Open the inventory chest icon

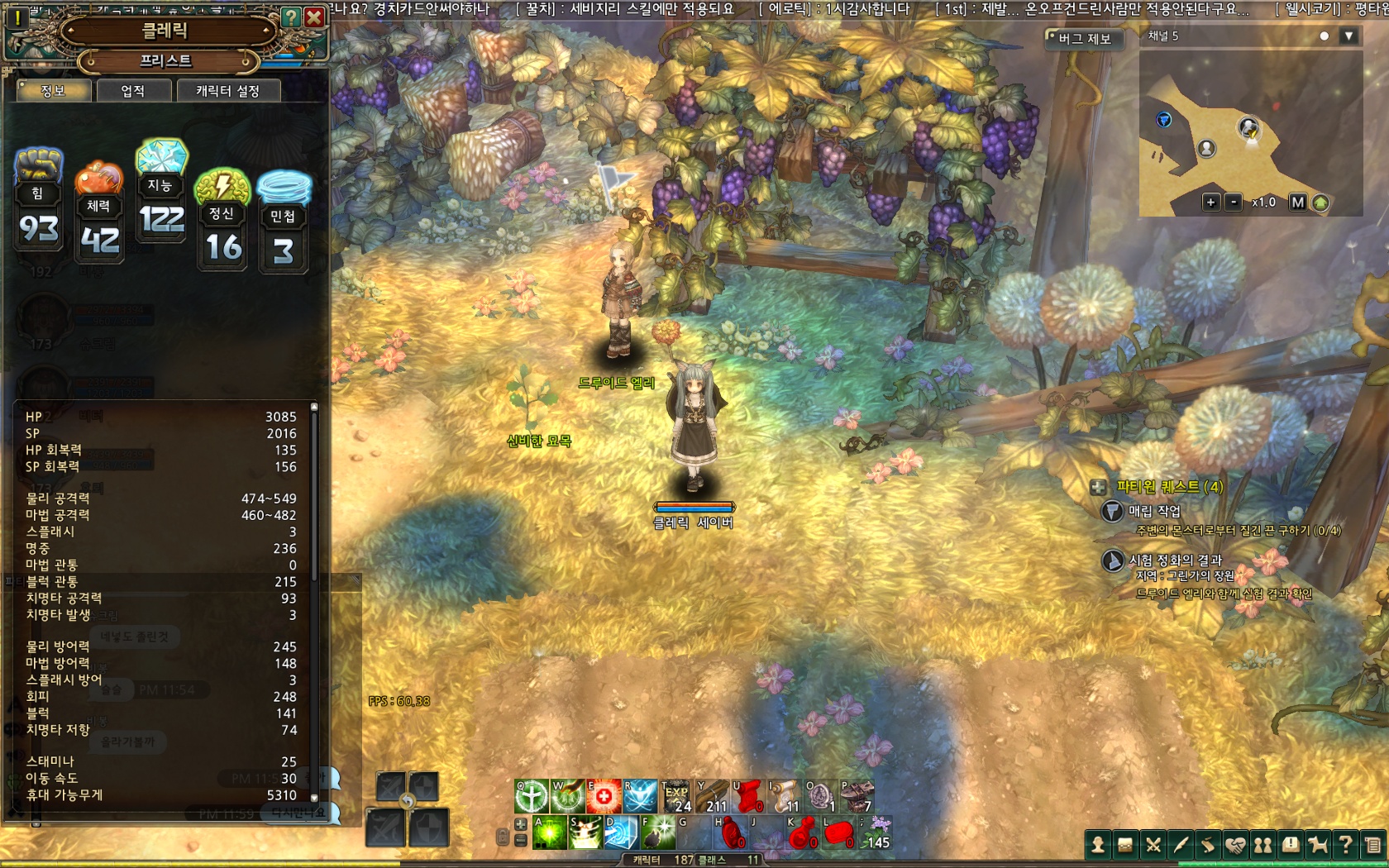coord(1126,845)
